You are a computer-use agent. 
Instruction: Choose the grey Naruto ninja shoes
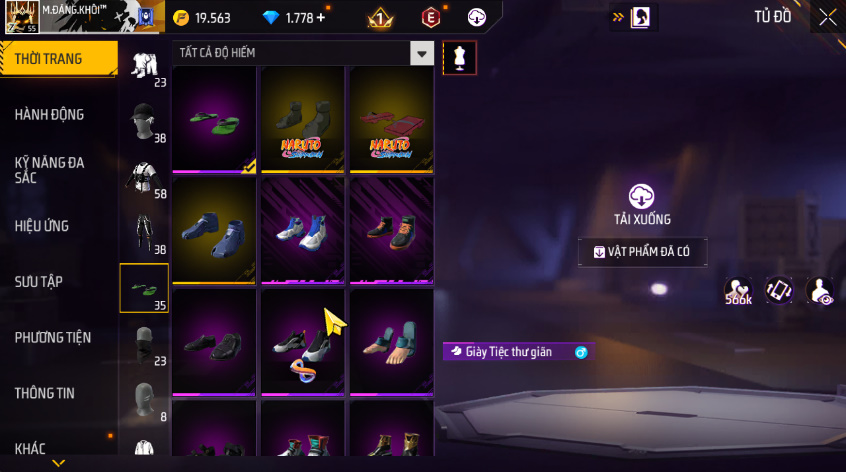304,120
